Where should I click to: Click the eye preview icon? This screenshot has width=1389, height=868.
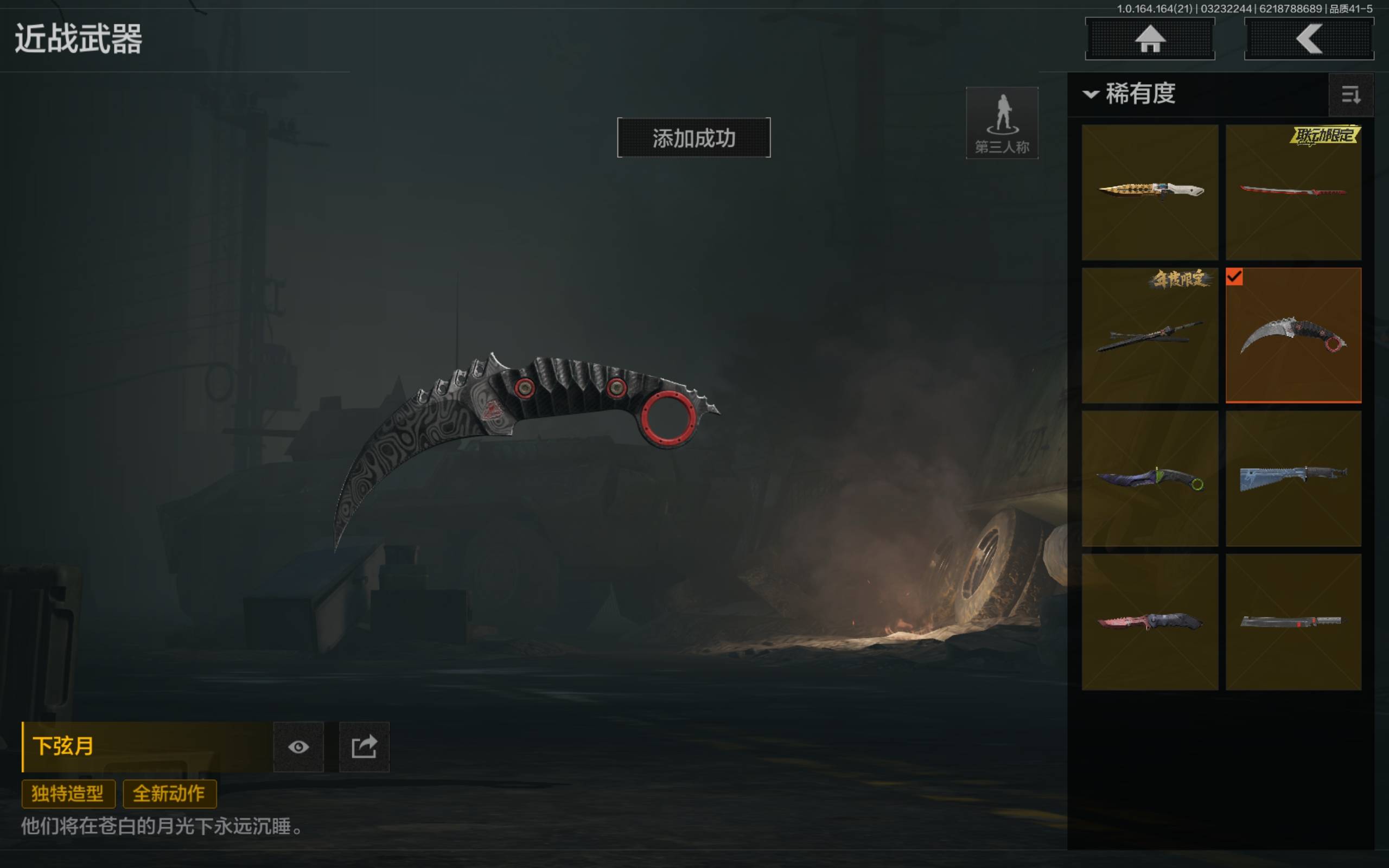coord(298,747)
